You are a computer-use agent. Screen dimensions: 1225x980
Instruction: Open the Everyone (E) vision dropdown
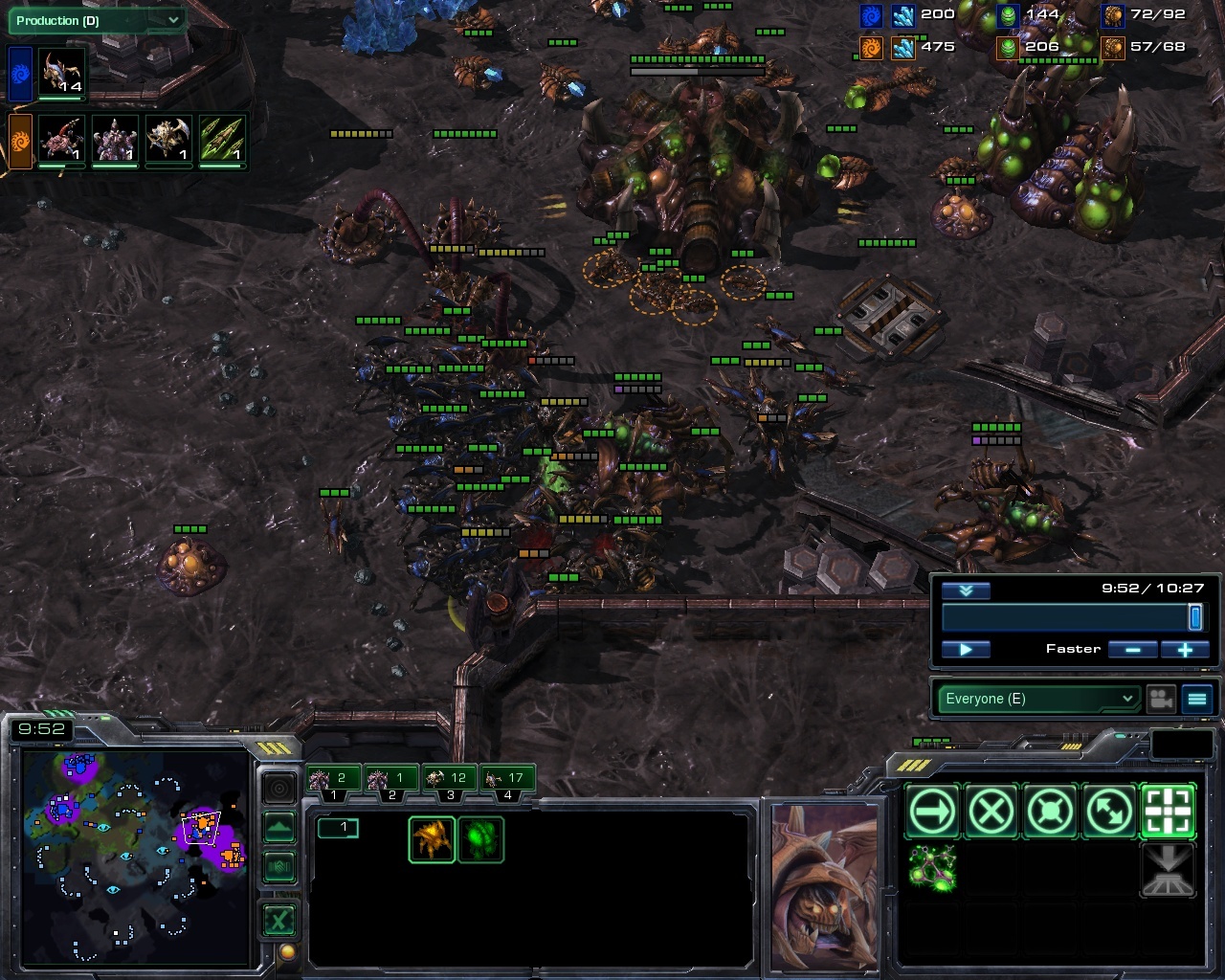tap(1037, 699)
